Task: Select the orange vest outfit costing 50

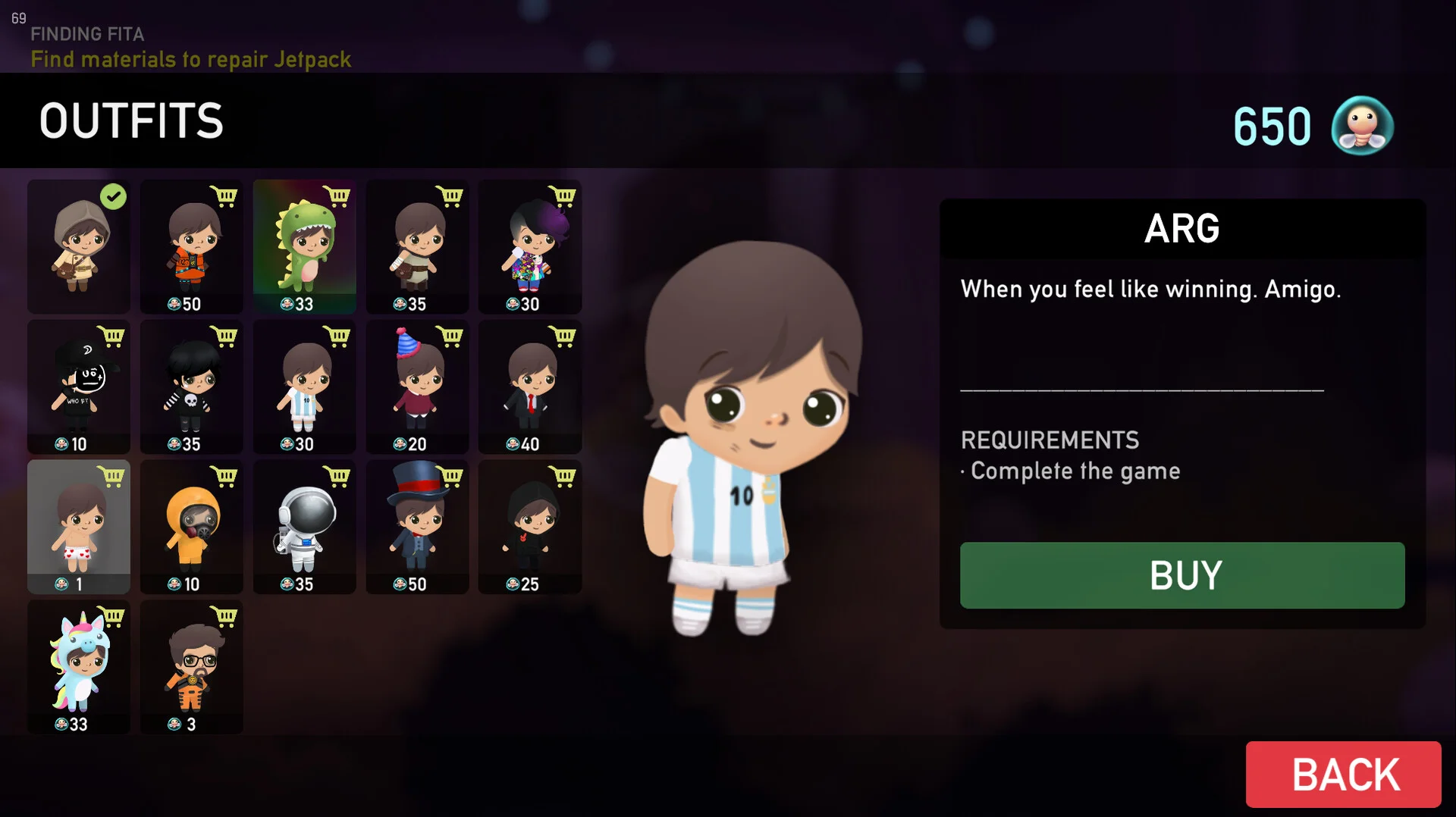Action: coord(192,246)
